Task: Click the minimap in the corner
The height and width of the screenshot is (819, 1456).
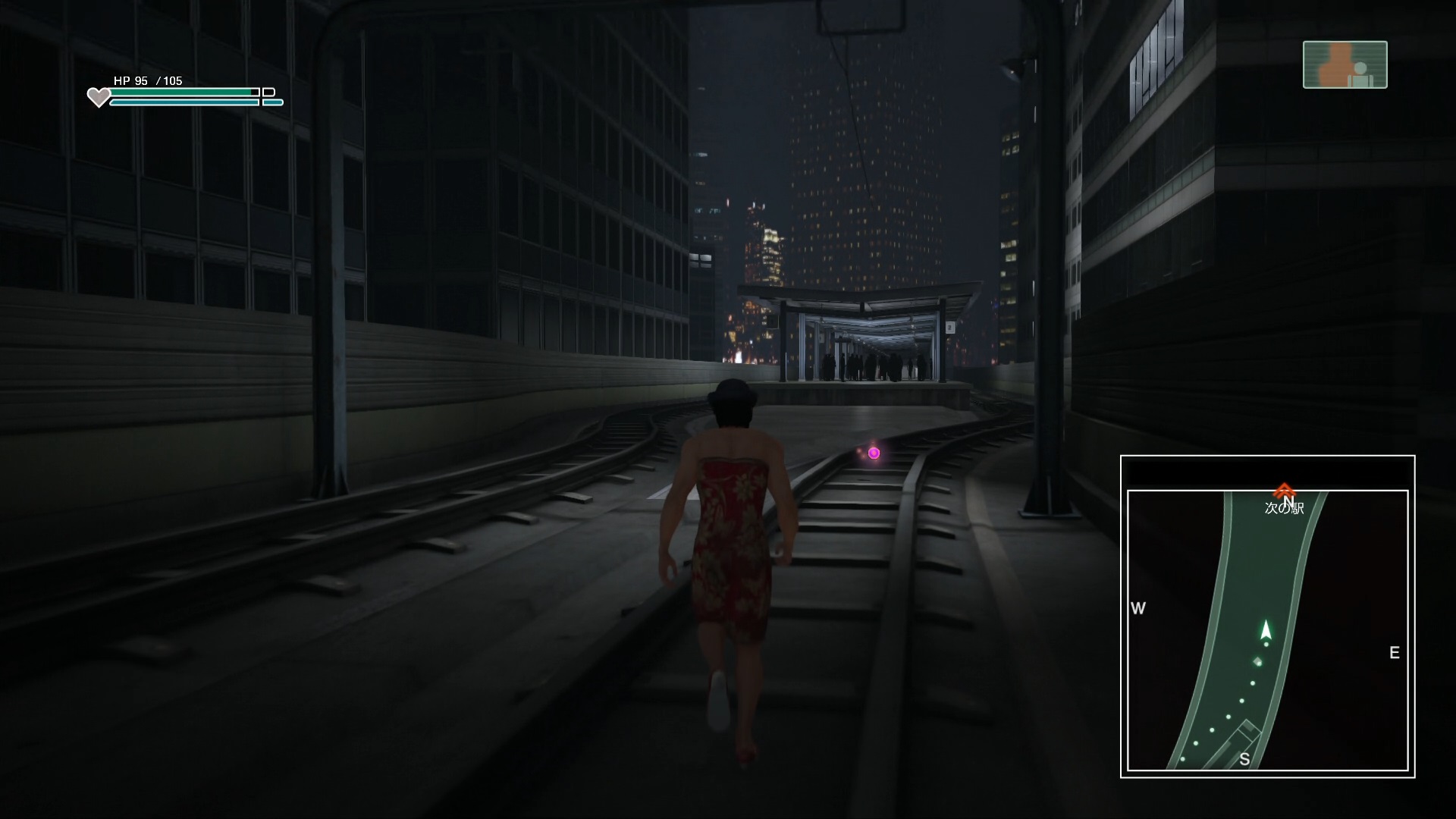Action: 1267,616
